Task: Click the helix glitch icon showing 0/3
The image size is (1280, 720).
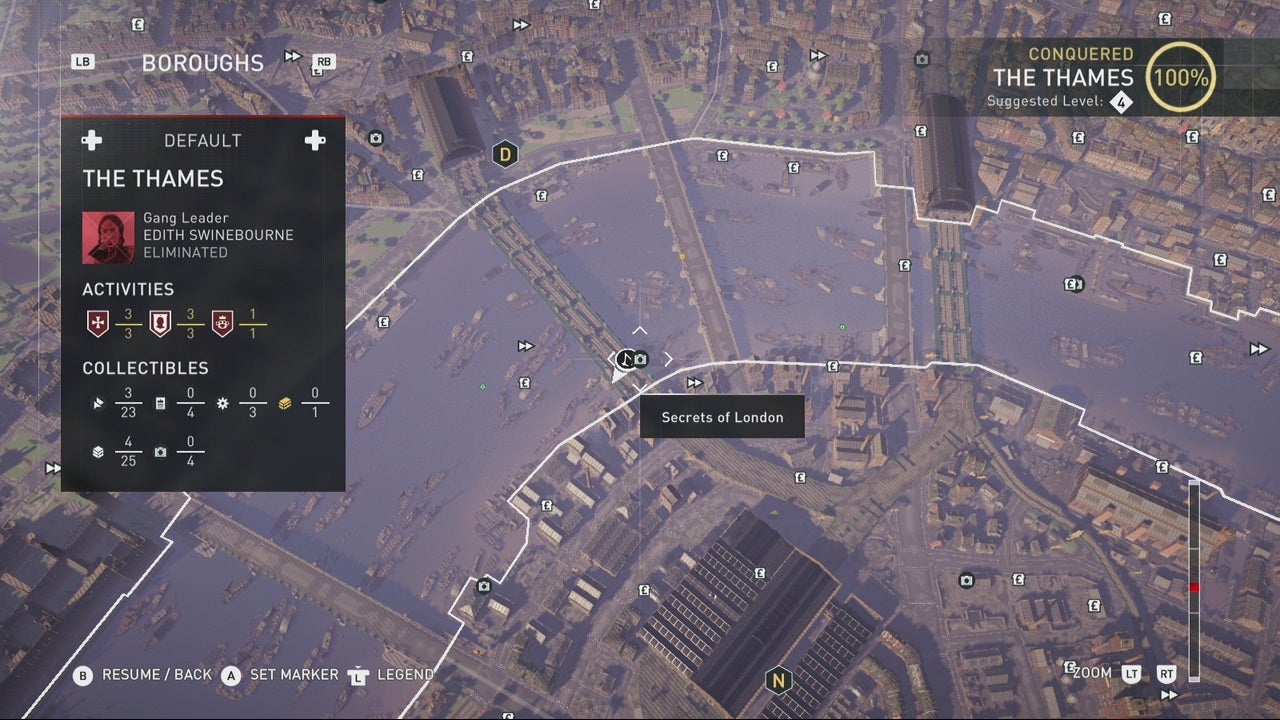Action: (222, 401)
